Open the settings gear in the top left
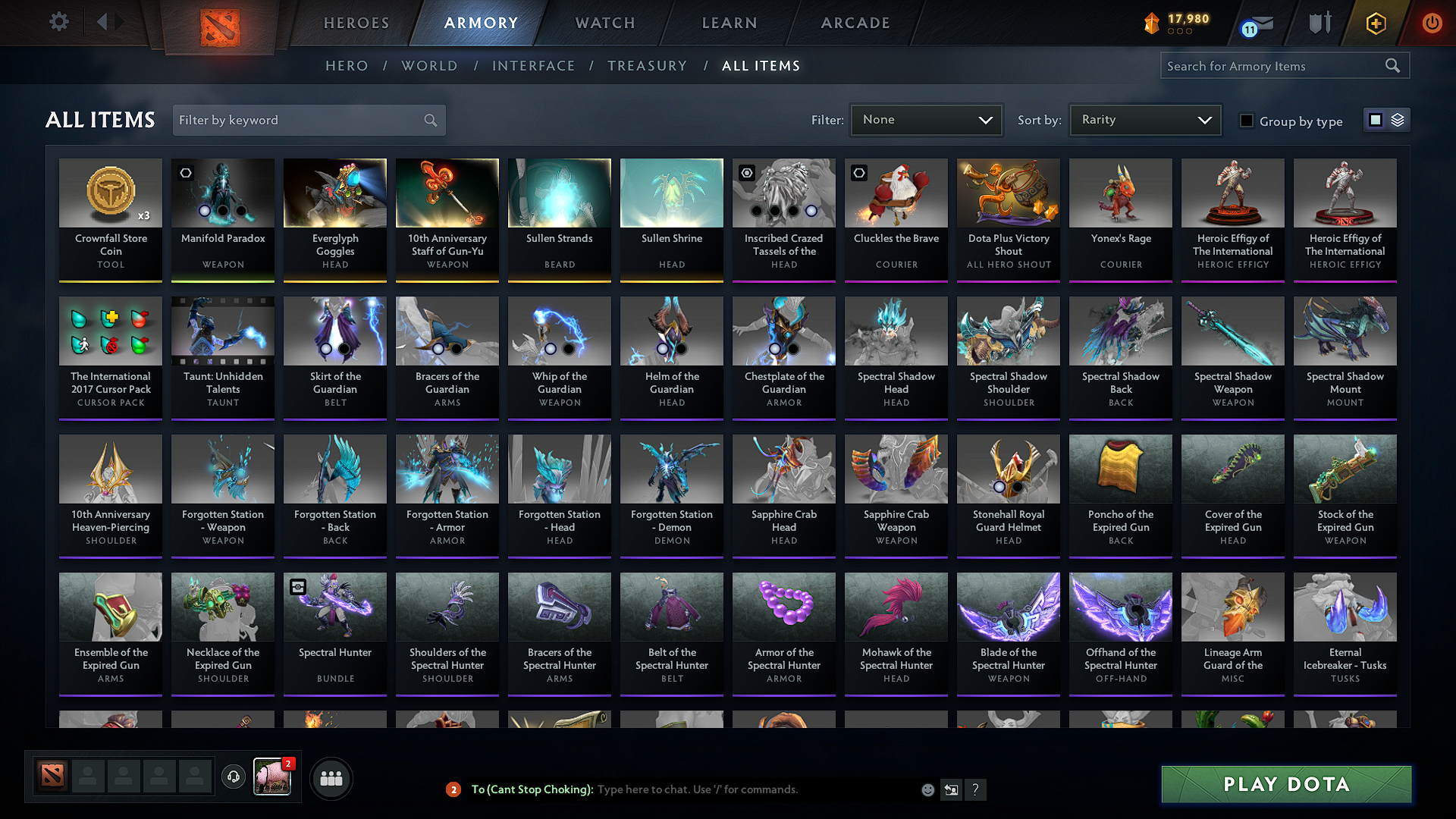1456x819 pixels. 58,22
